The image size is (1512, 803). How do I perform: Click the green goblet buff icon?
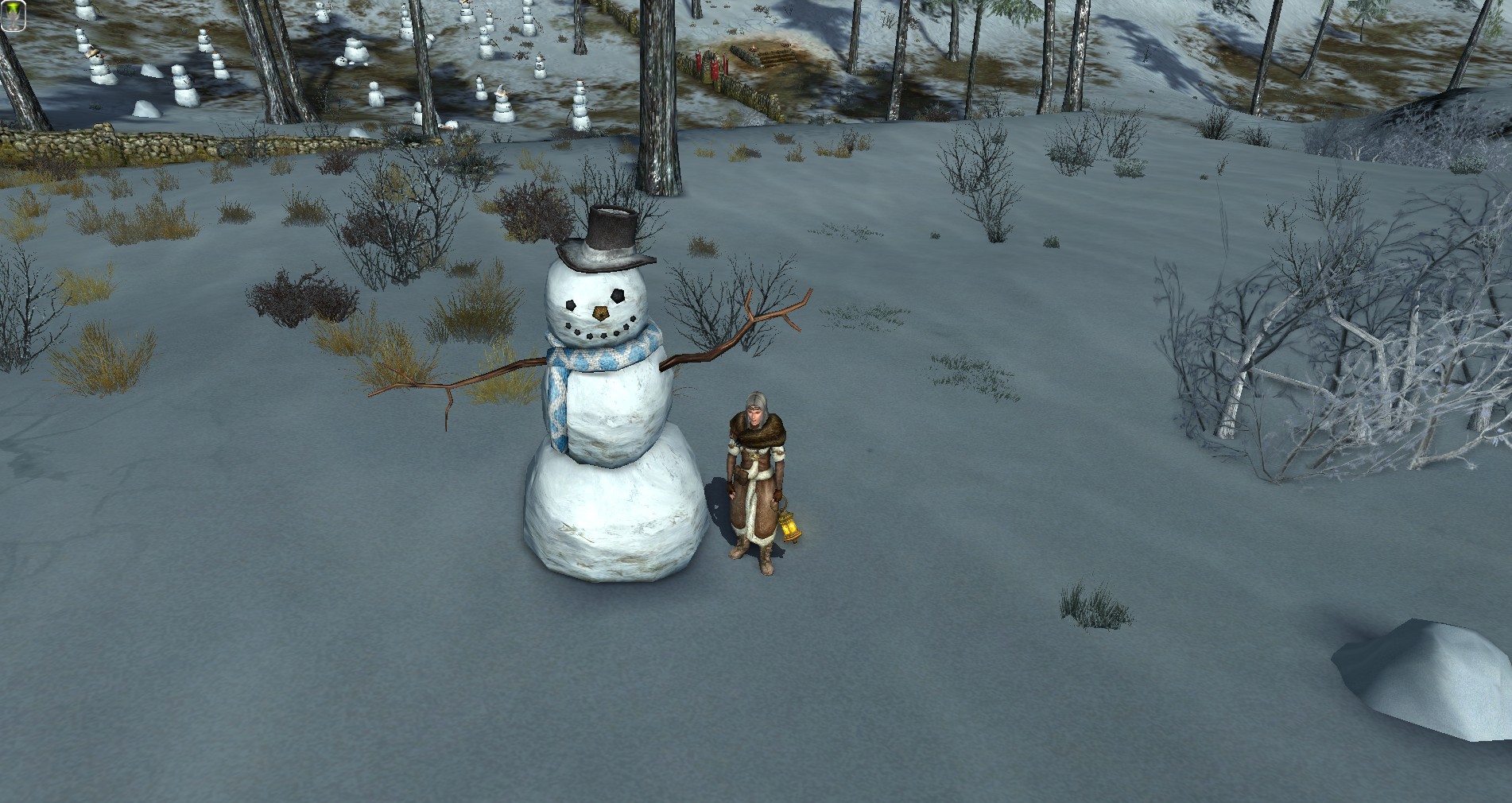[x=13, y=17]
